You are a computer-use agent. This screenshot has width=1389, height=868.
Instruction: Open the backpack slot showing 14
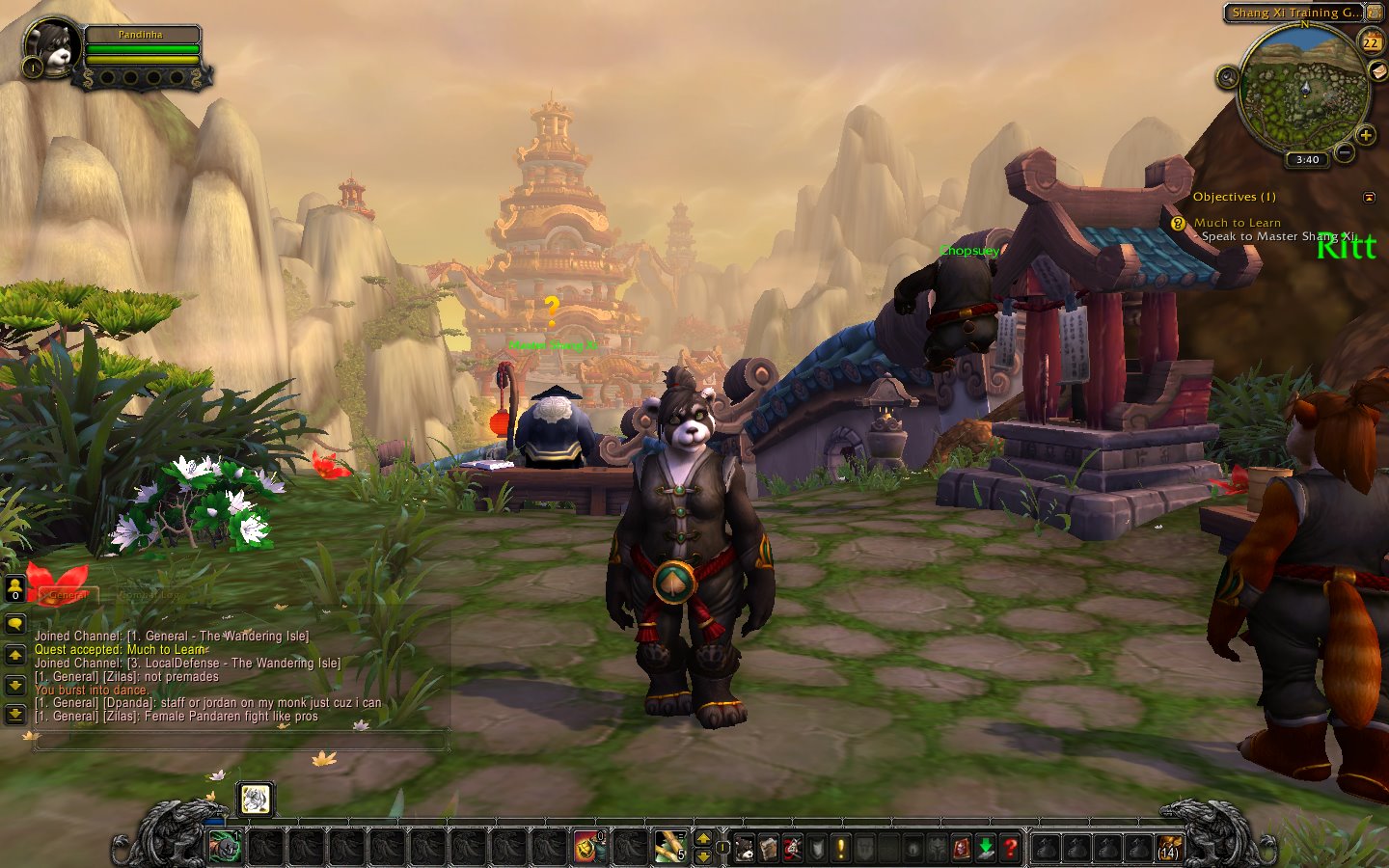point(1169,848)
